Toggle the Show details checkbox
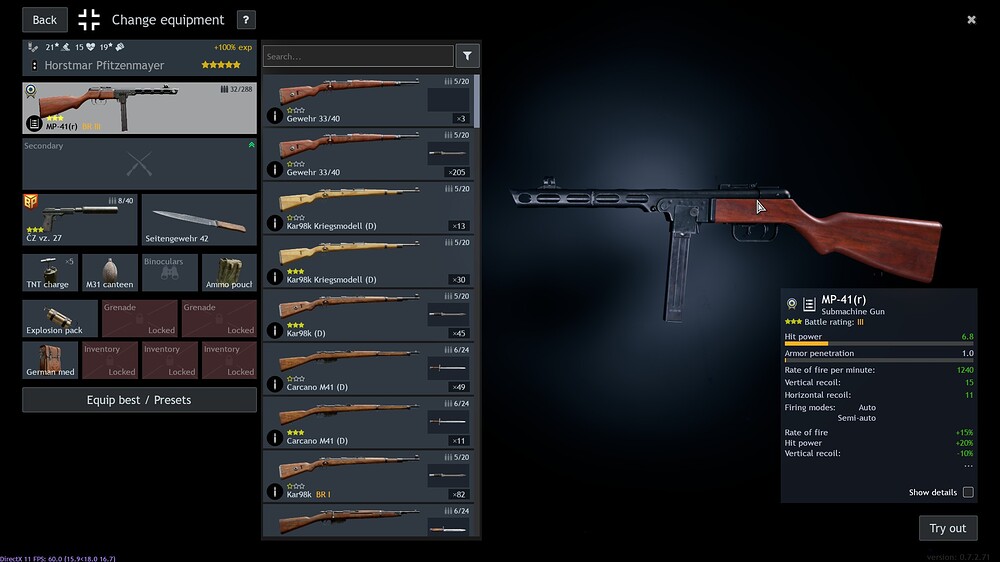This screenshot has height=562, width=1000. (967, 492)
